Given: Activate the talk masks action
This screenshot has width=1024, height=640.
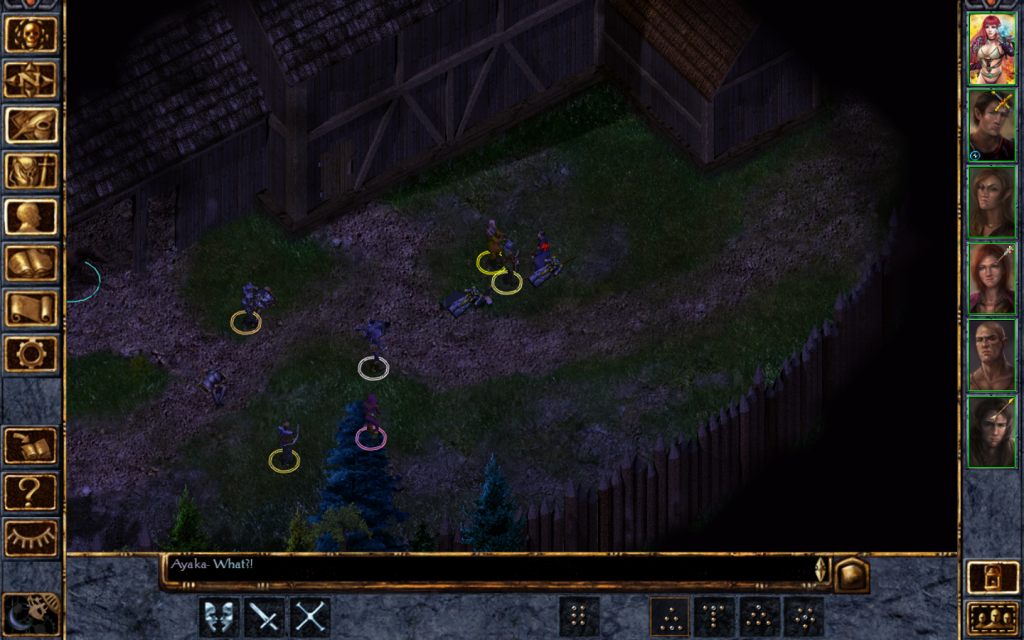Looking at the screenshot, I should click(x=219, y=617).
